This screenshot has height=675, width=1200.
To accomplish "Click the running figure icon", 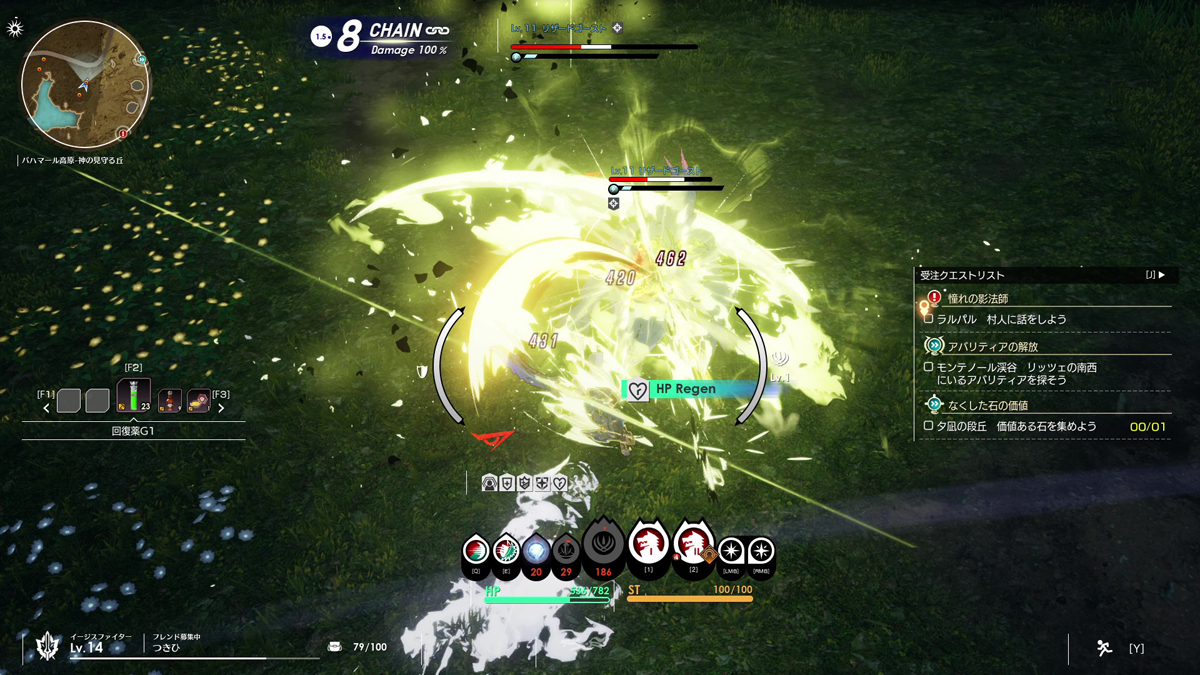I will pyautogui.click(x=1104, y=648).
